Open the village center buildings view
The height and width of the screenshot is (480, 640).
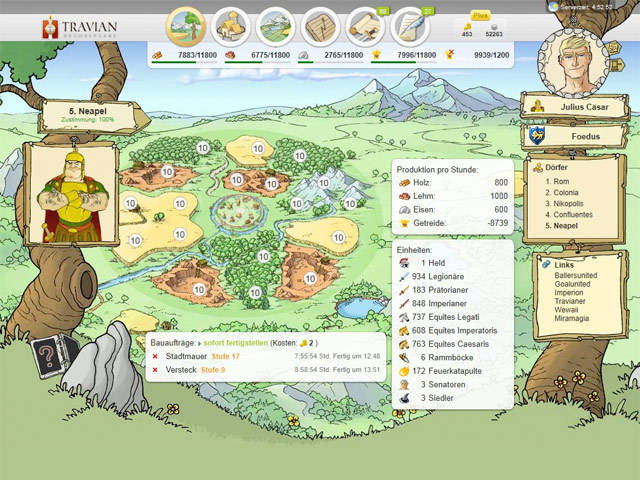[x=232, y=26]
